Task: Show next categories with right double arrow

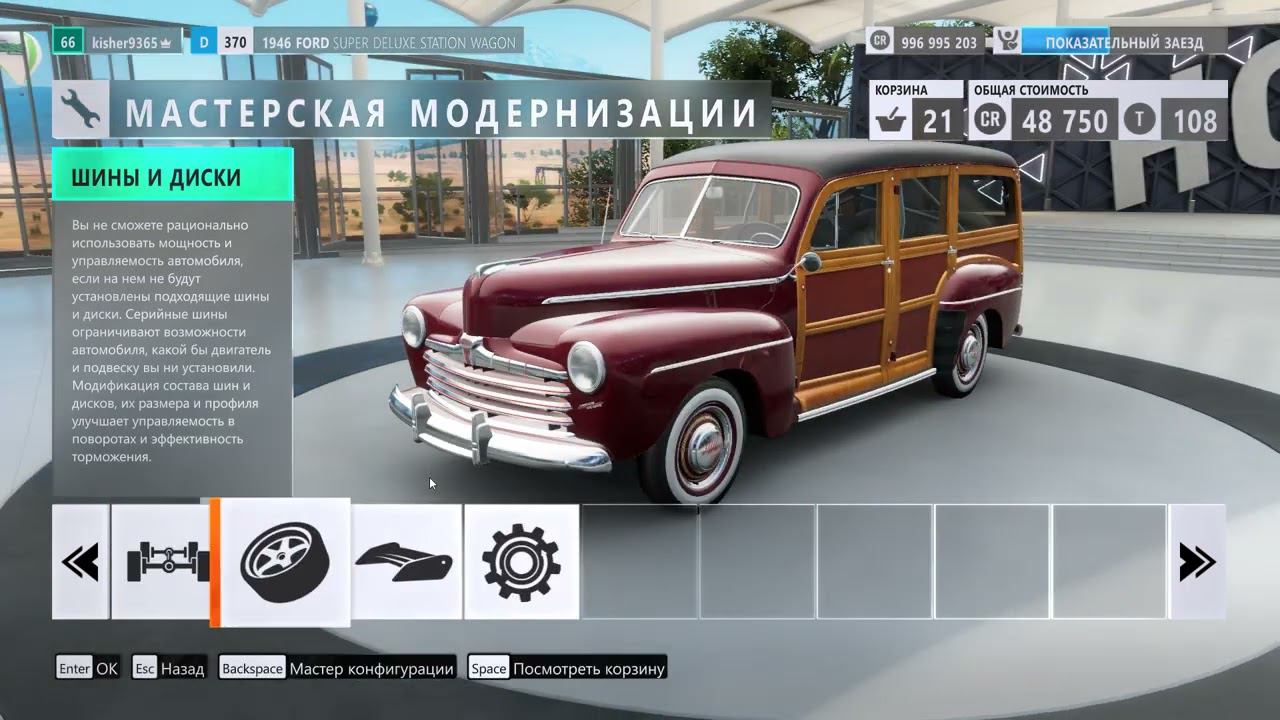Action: pos(1197,561)
